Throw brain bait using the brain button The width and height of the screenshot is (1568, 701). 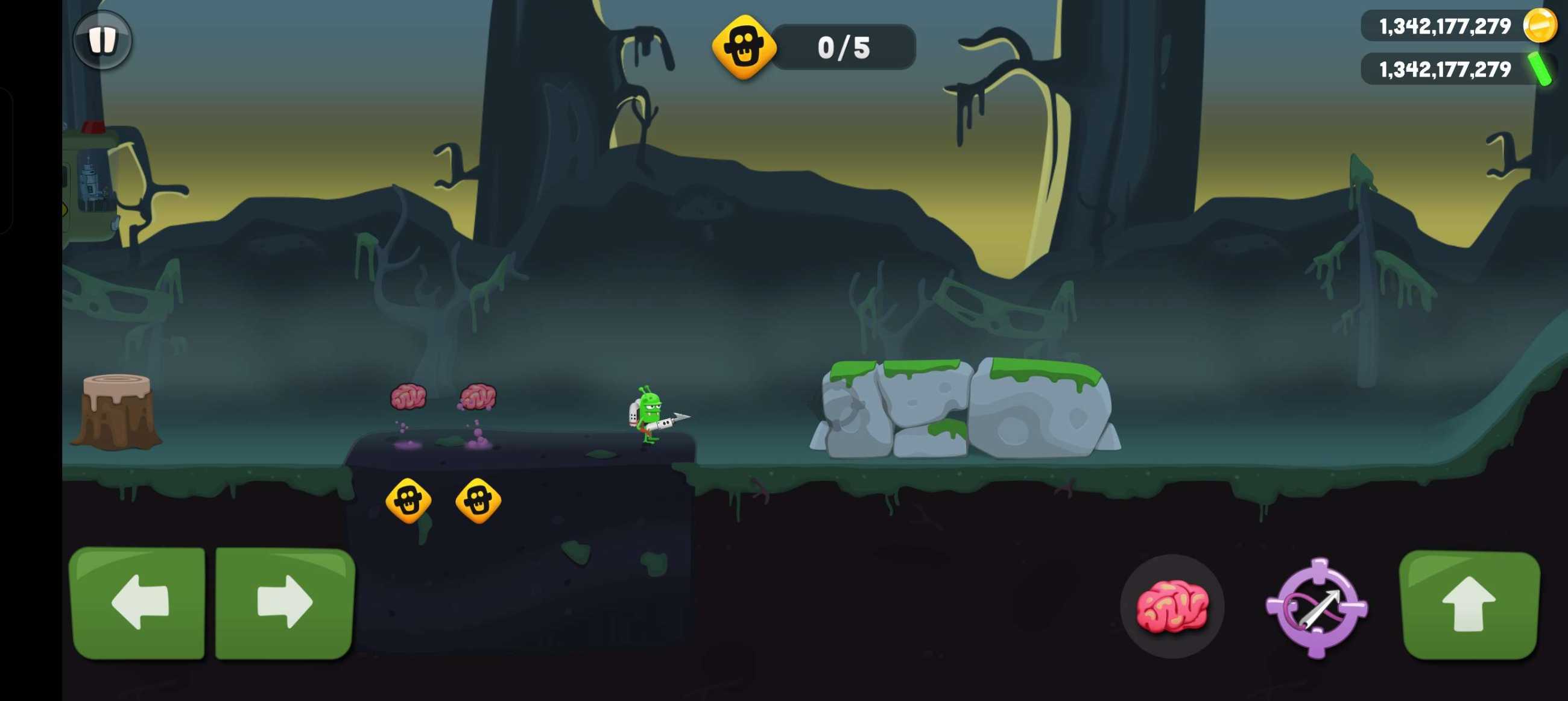[1172, 606]
